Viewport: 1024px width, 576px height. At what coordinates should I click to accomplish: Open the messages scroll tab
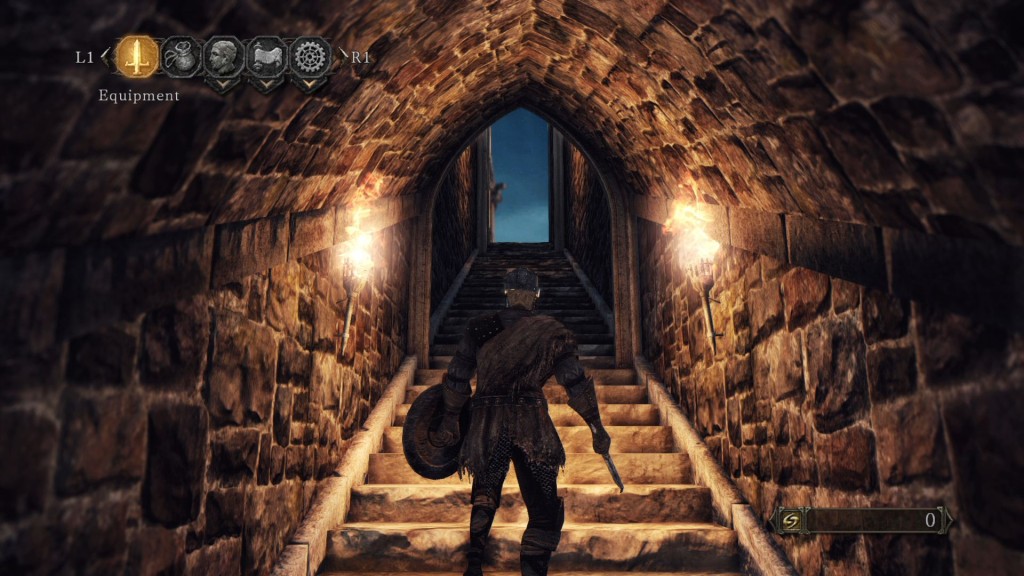tap(267, 57)
